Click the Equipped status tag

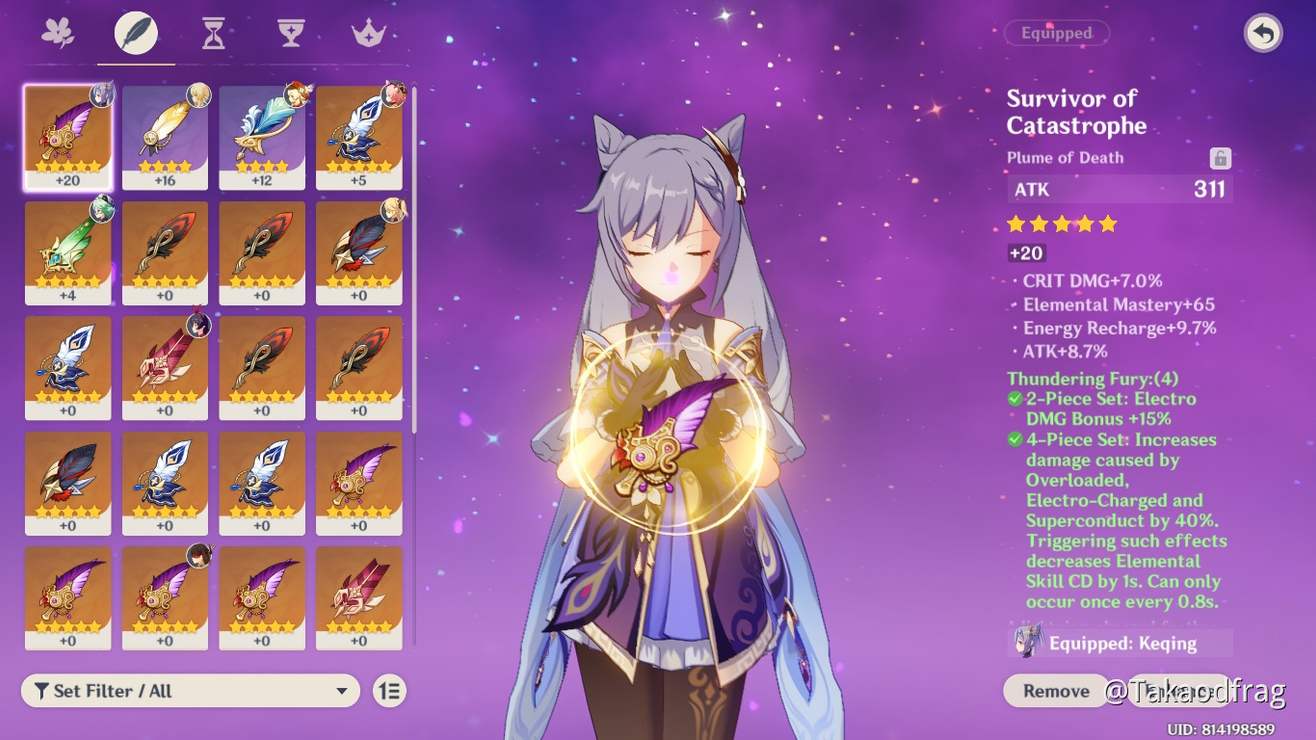click(x=1056, y=33)
